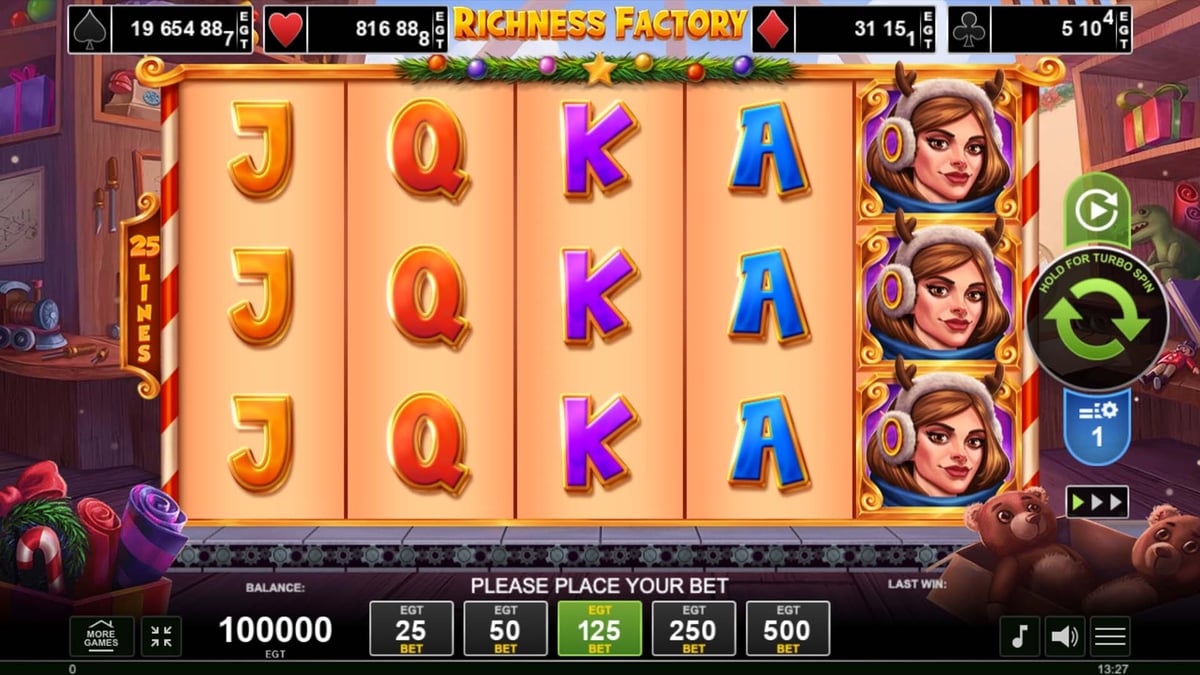Open the More Games menu
Screen dimensions: 1200x675
pyautogui.click(x=101, y=636)
